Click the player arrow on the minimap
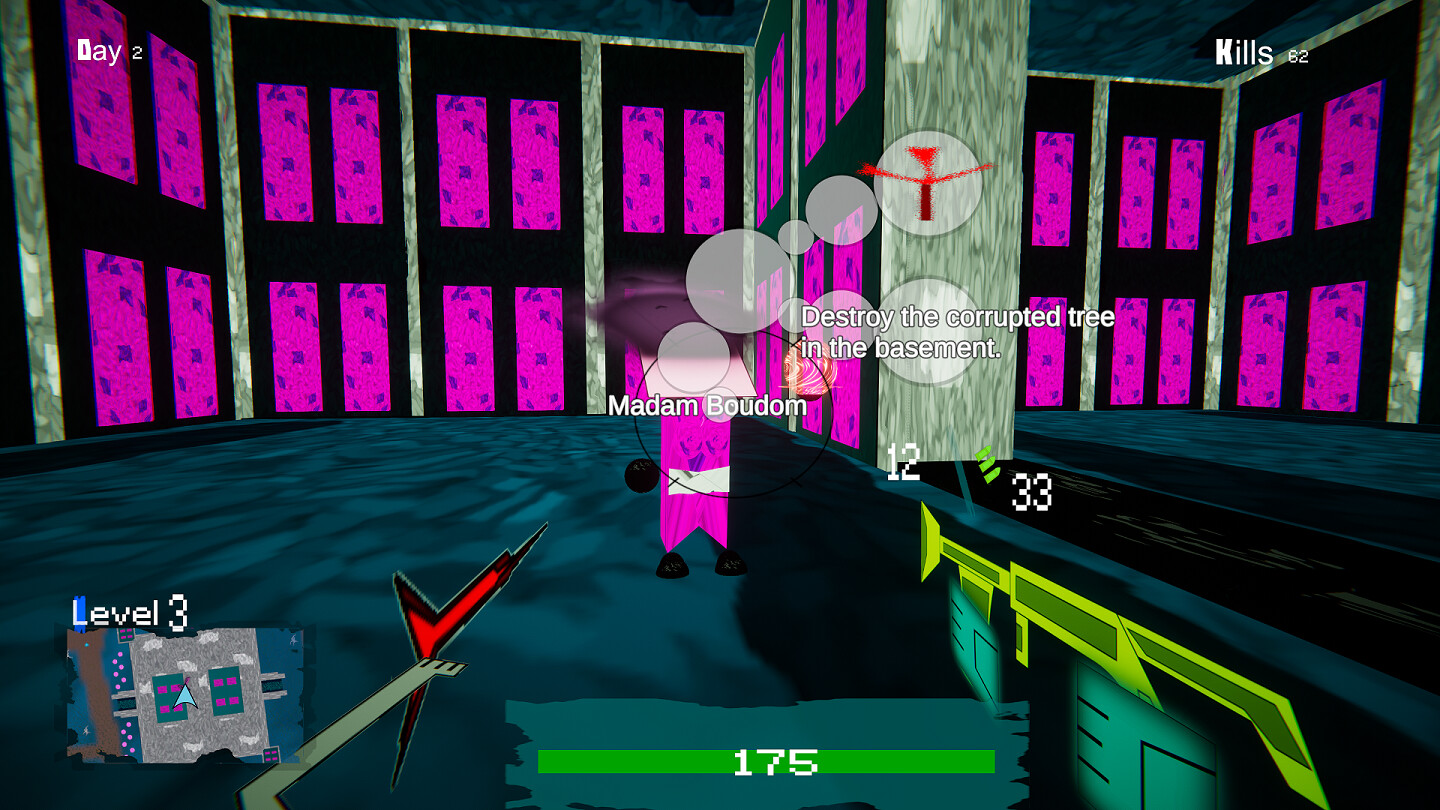 (184, 694)
